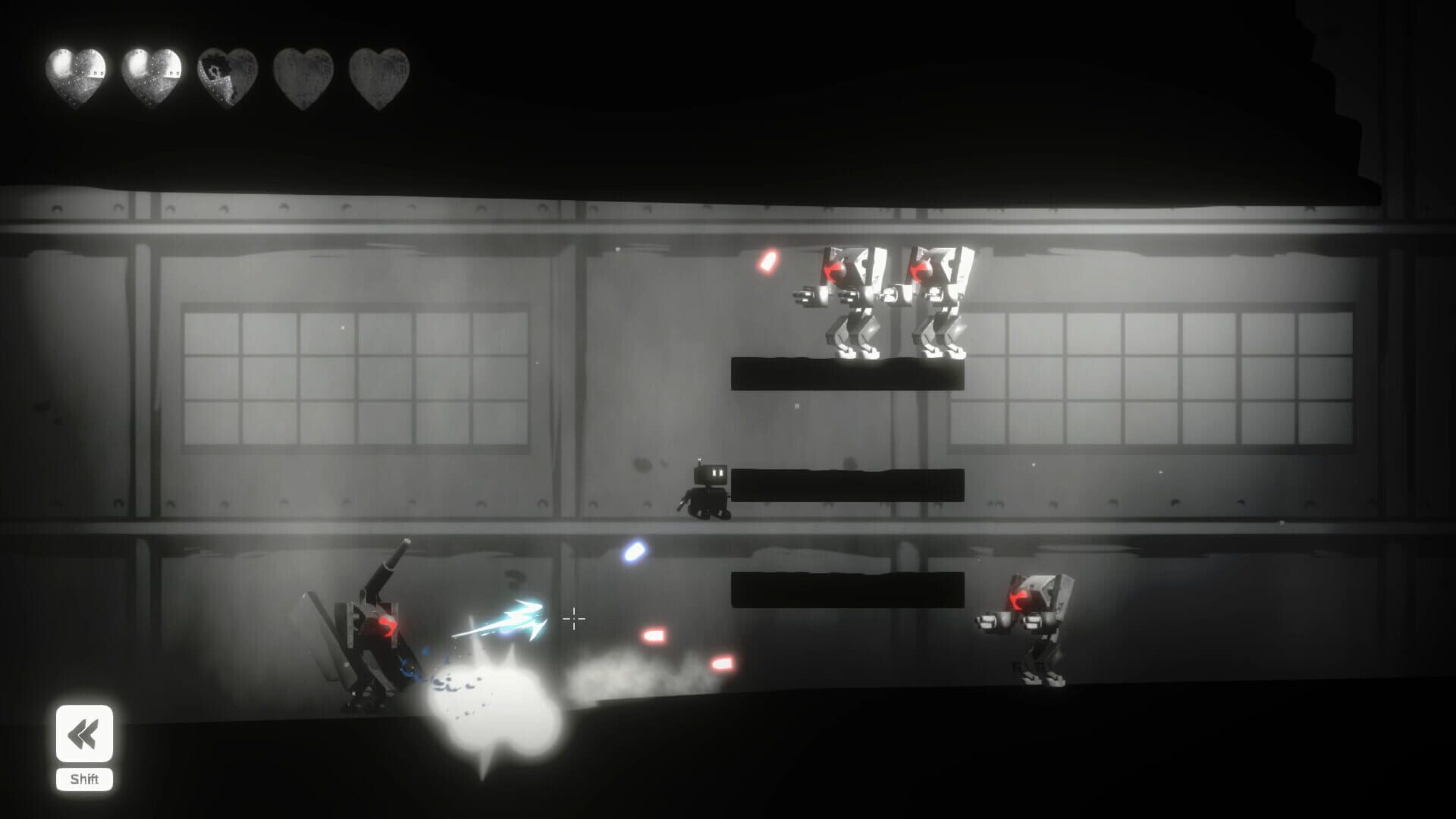Click the aiming crosshair reticle
This screenshot has height=819, width=1456.
pos(575,620)
